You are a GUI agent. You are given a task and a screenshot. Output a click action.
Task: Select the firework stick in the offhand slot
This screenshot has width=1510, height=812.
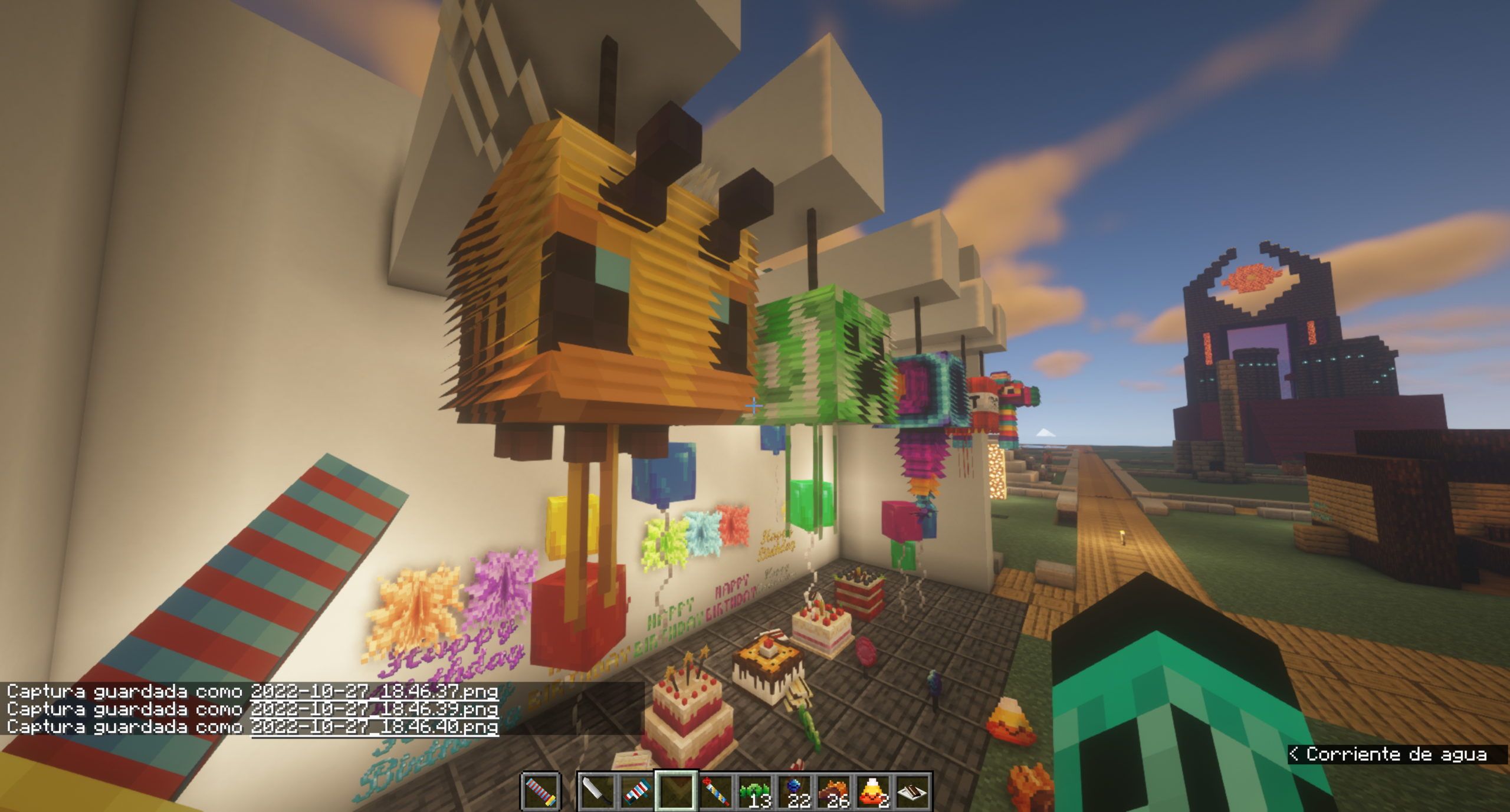(541, 790)
